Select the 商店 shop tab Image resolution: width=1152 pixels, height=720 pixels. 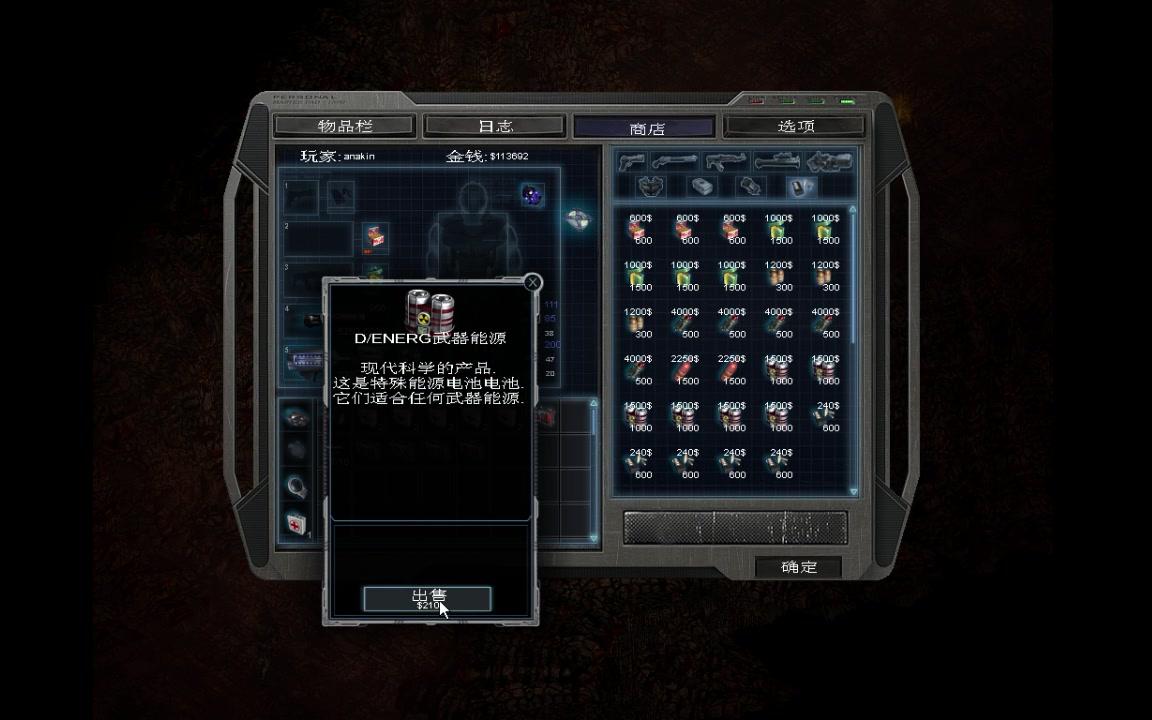tap(645, 128)
